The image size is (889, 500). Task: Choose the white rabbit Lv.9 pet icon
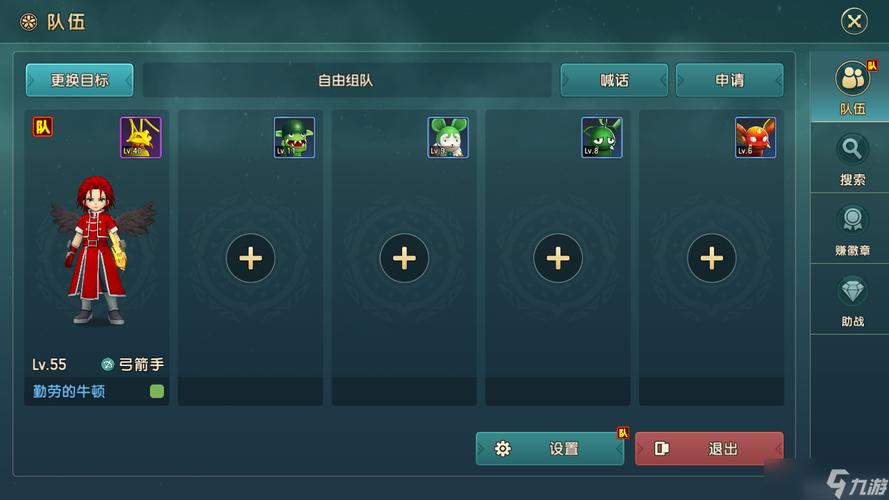coord(448,138)
